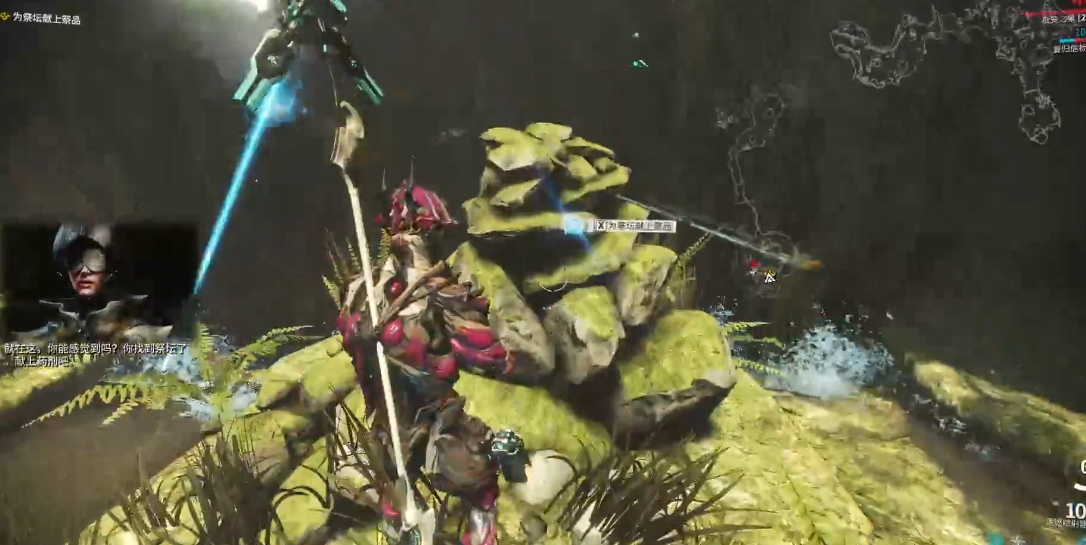
Task: Click the white player arrow on the map
Action: pyautogui.click(x=768, y=276)
